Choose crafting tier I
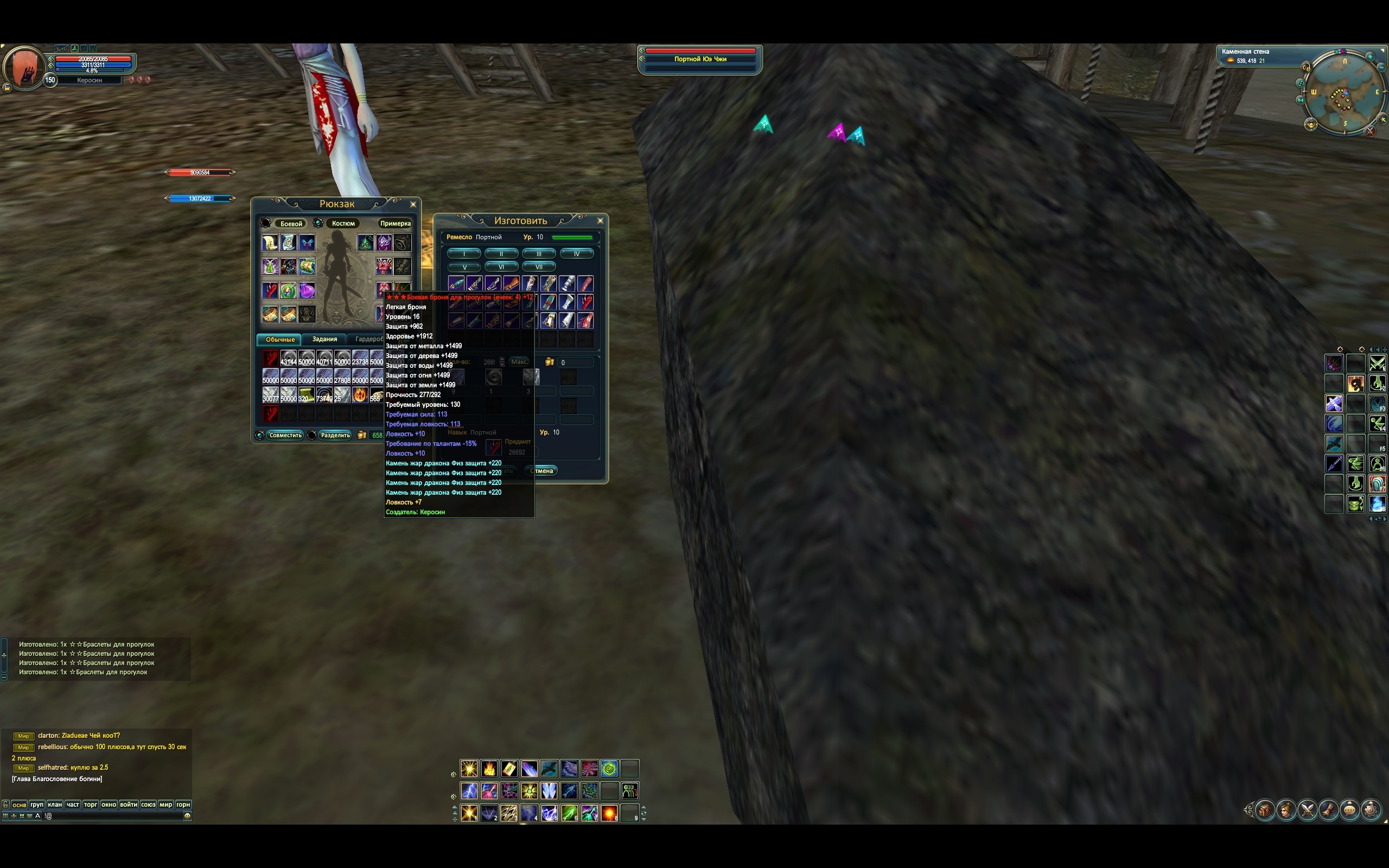 point(464,253)
